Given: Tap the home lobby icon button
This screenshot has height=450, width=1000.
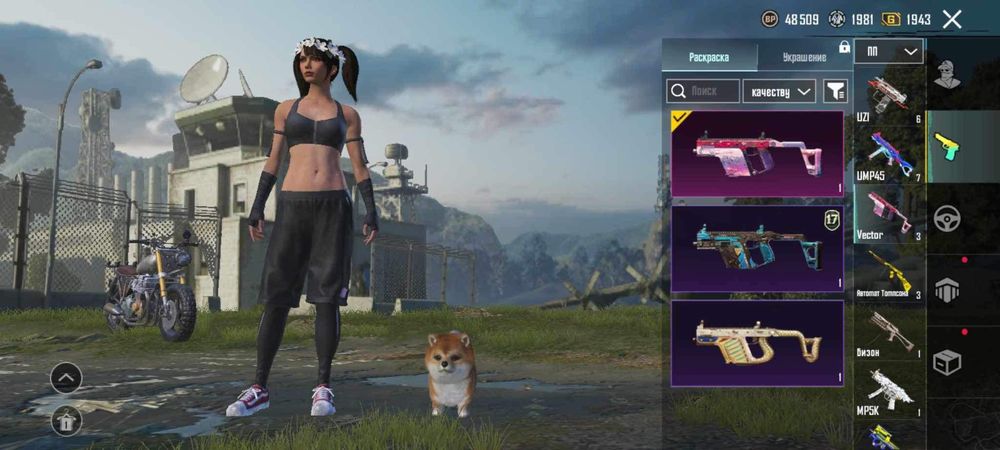Looking at the screenshot, I should click(66, 421).
